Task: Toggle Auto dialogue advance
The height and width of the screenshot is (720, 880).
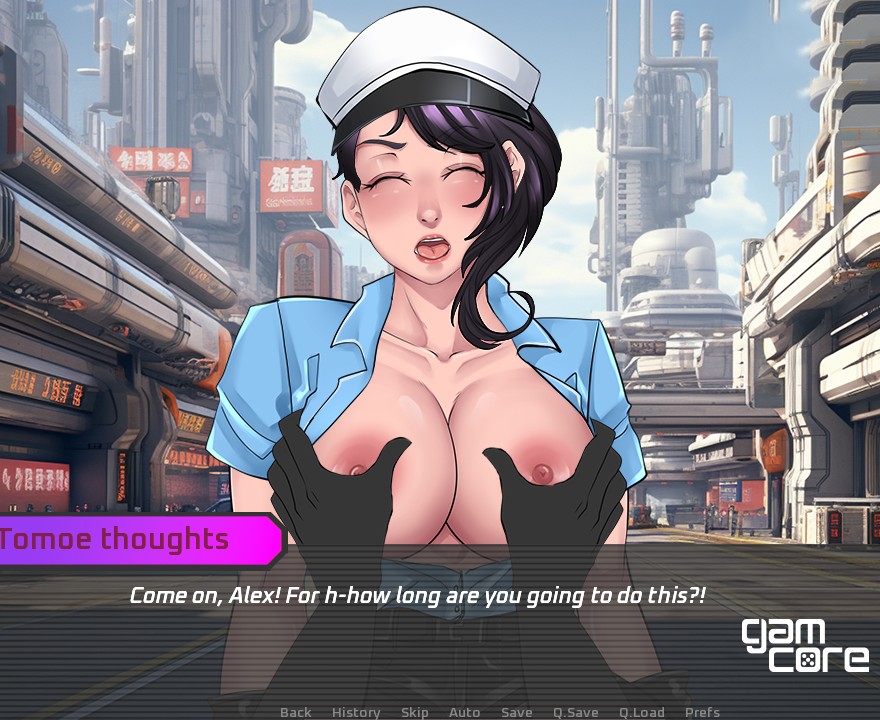Action: click(x=465, y=712)
